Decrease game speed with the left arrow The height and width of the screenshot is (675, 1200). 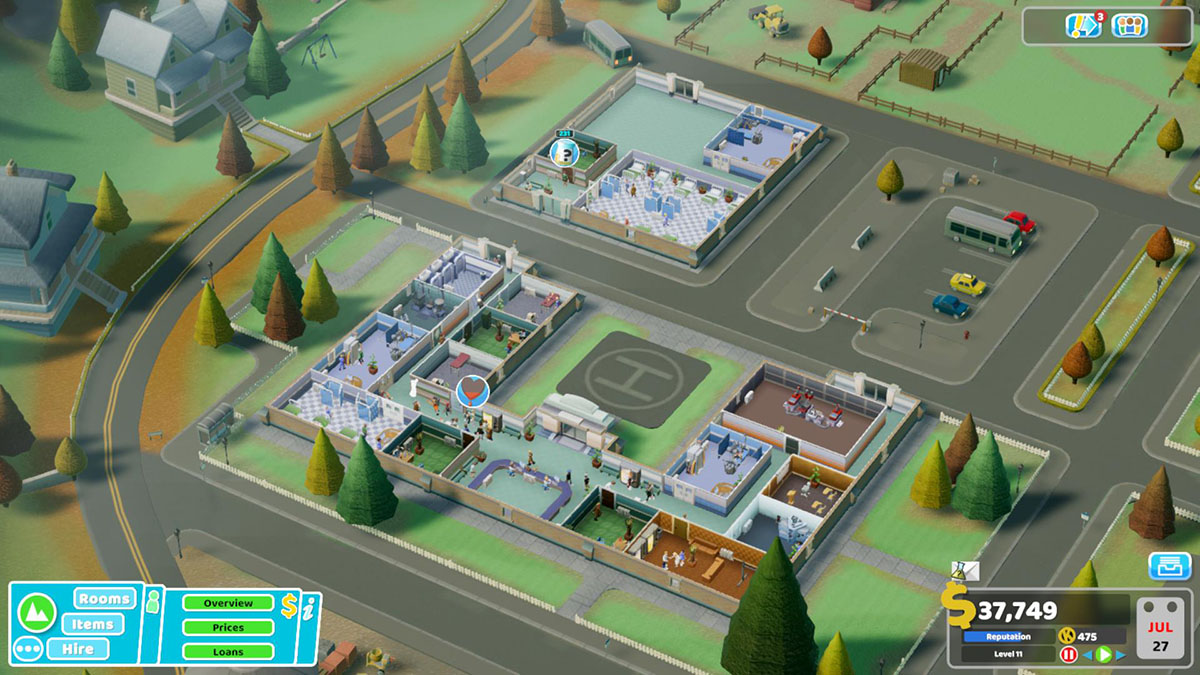pos(1087,655)
